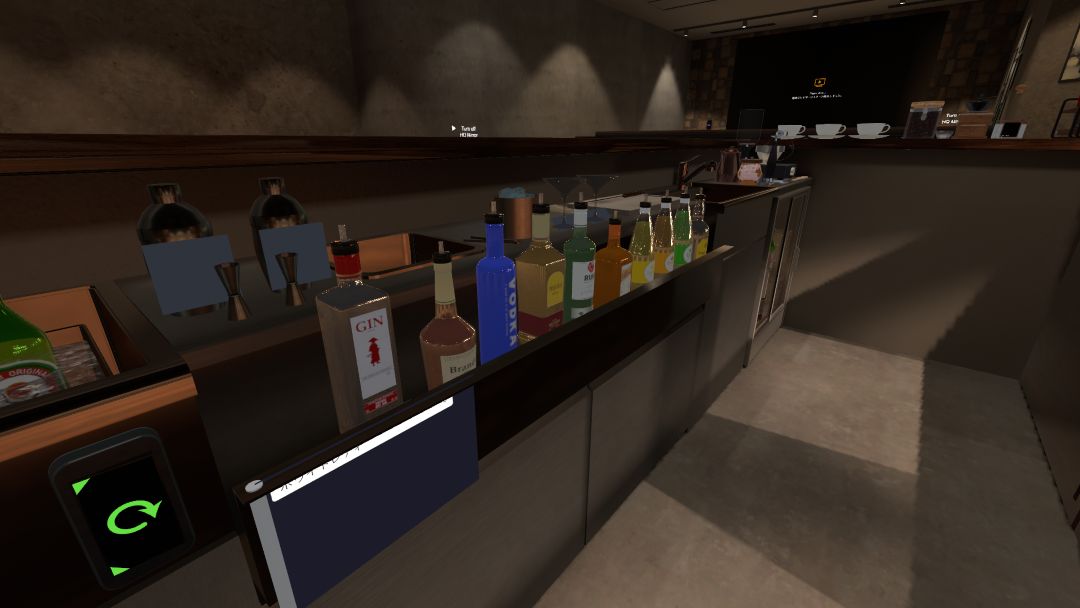Click the green circular arrow reset button
This screenshot has height=608, width=1080.
pos(132,516)
